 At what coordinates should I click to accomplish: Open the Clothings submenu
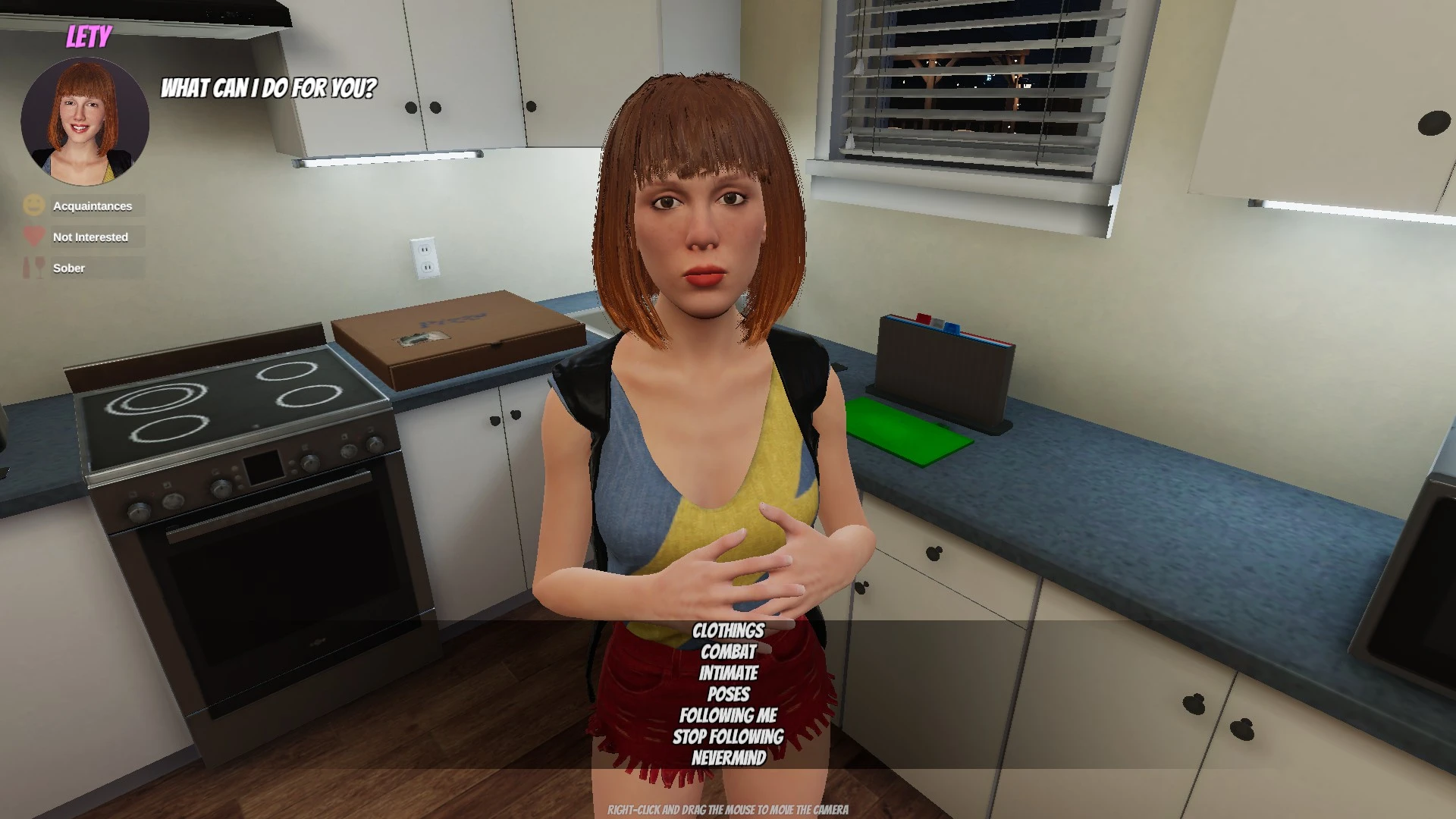(728, 630)
